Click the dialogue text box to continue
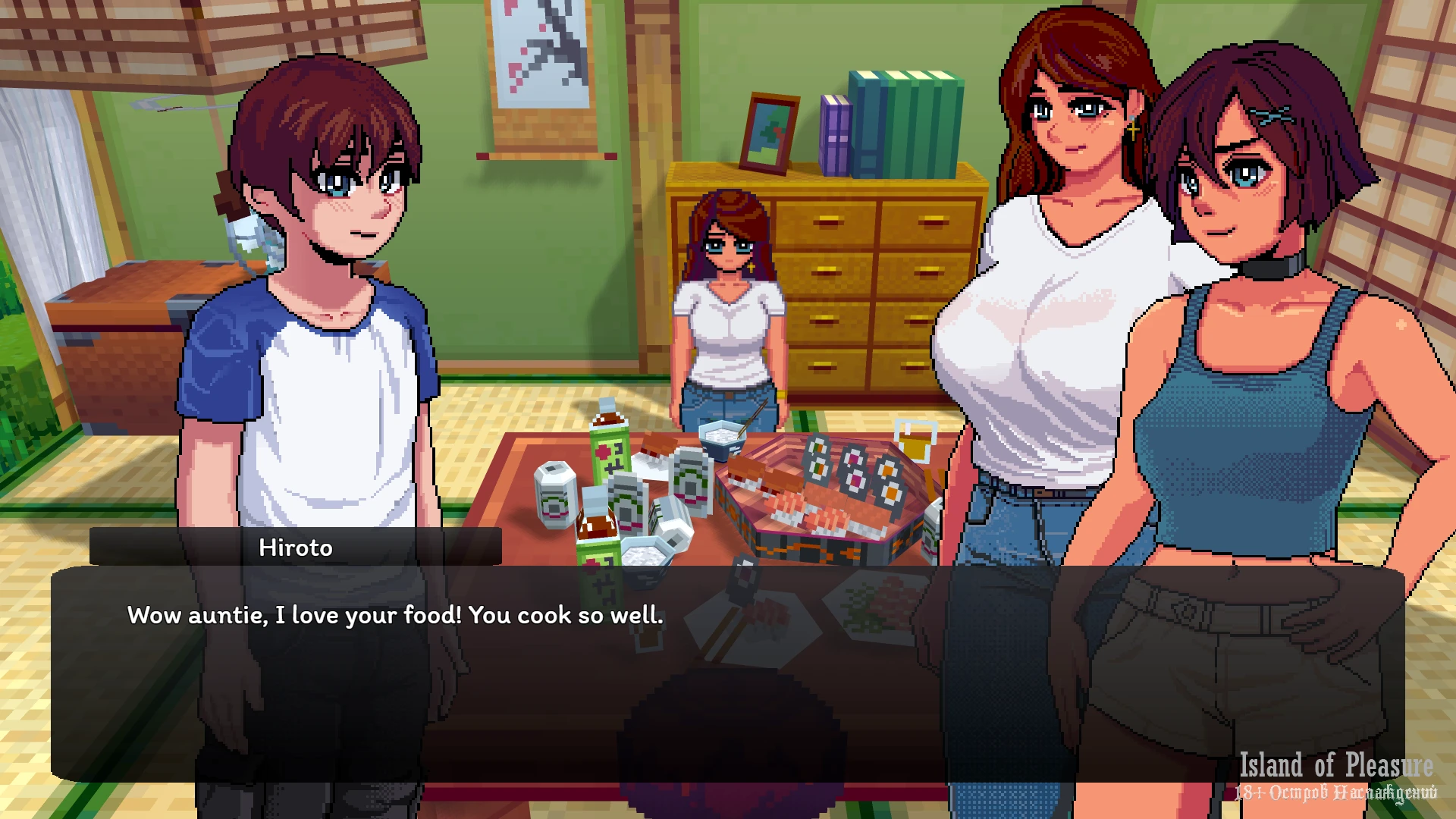Image resolution: width=1456 pixels, height=819 pixels. pos(726,673)
